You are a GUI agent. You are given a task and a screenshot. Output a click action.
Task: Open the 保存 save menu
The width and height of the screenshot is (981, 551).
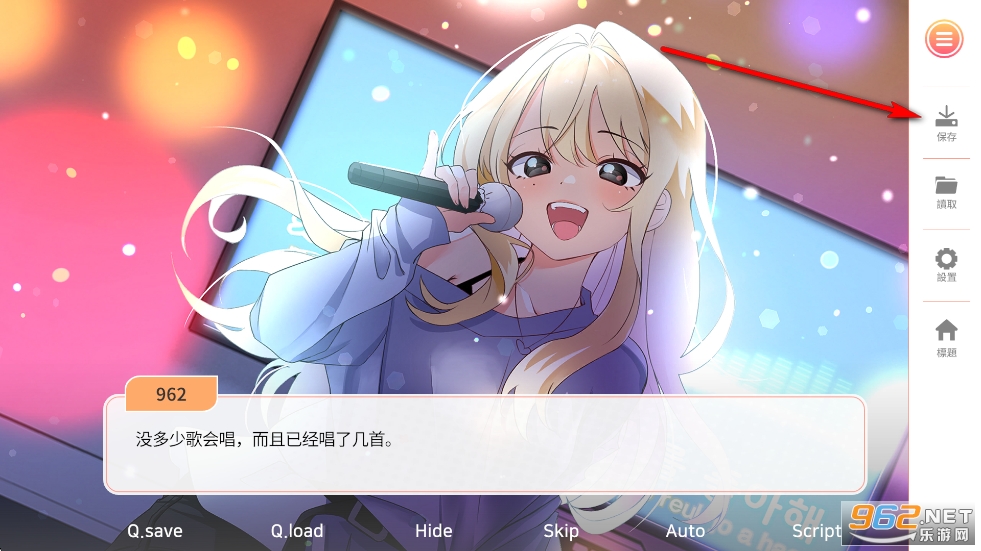pos(946,124)
